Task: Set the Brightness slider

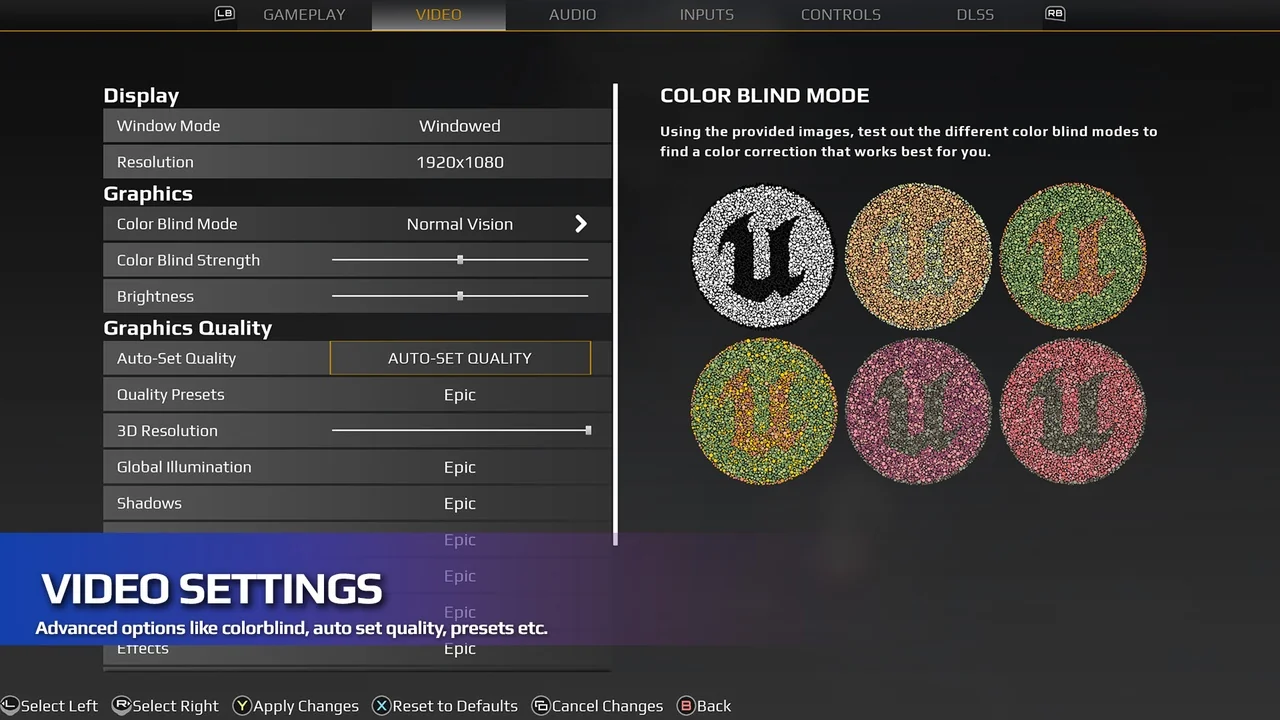Action: tap(460, 296)
